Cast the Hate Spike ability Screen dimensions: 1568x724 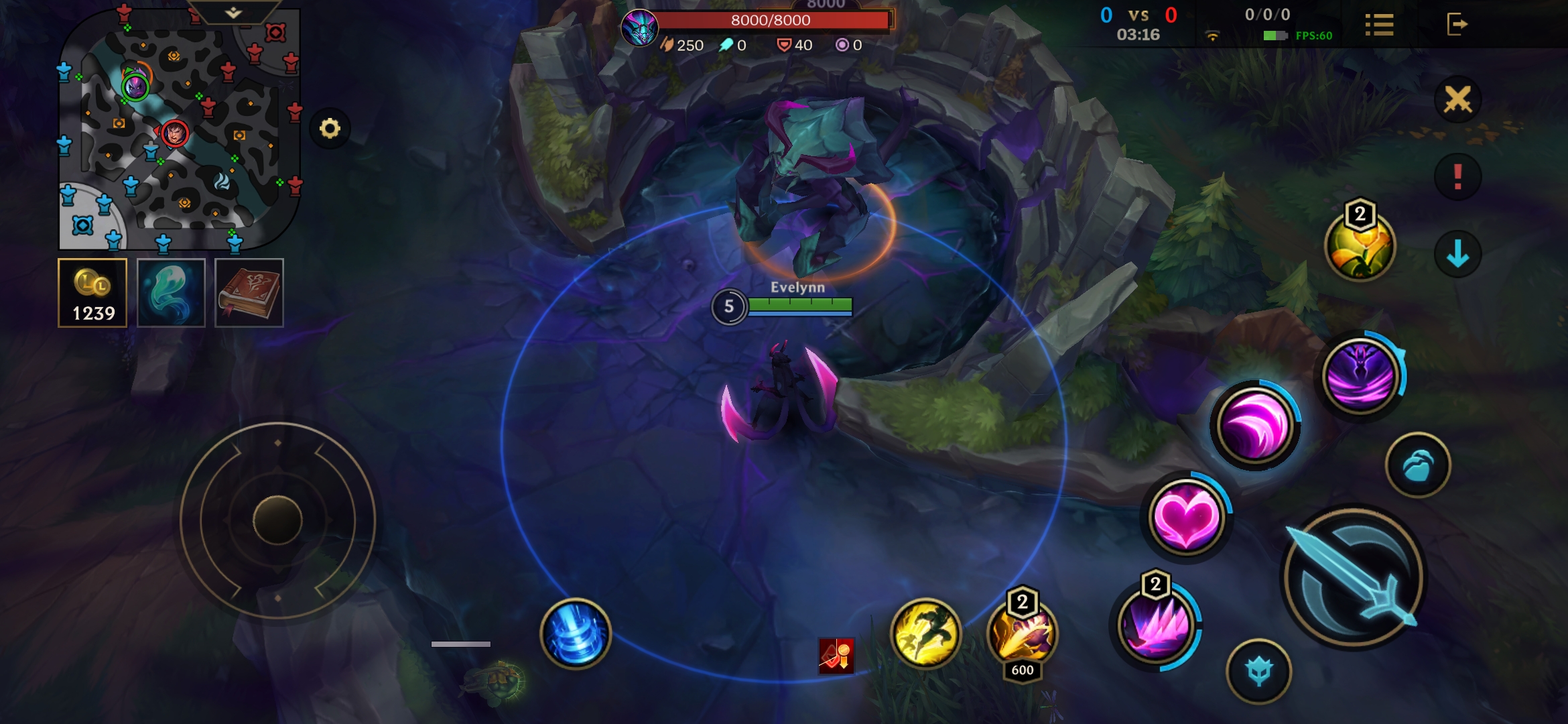[1155, 627]
